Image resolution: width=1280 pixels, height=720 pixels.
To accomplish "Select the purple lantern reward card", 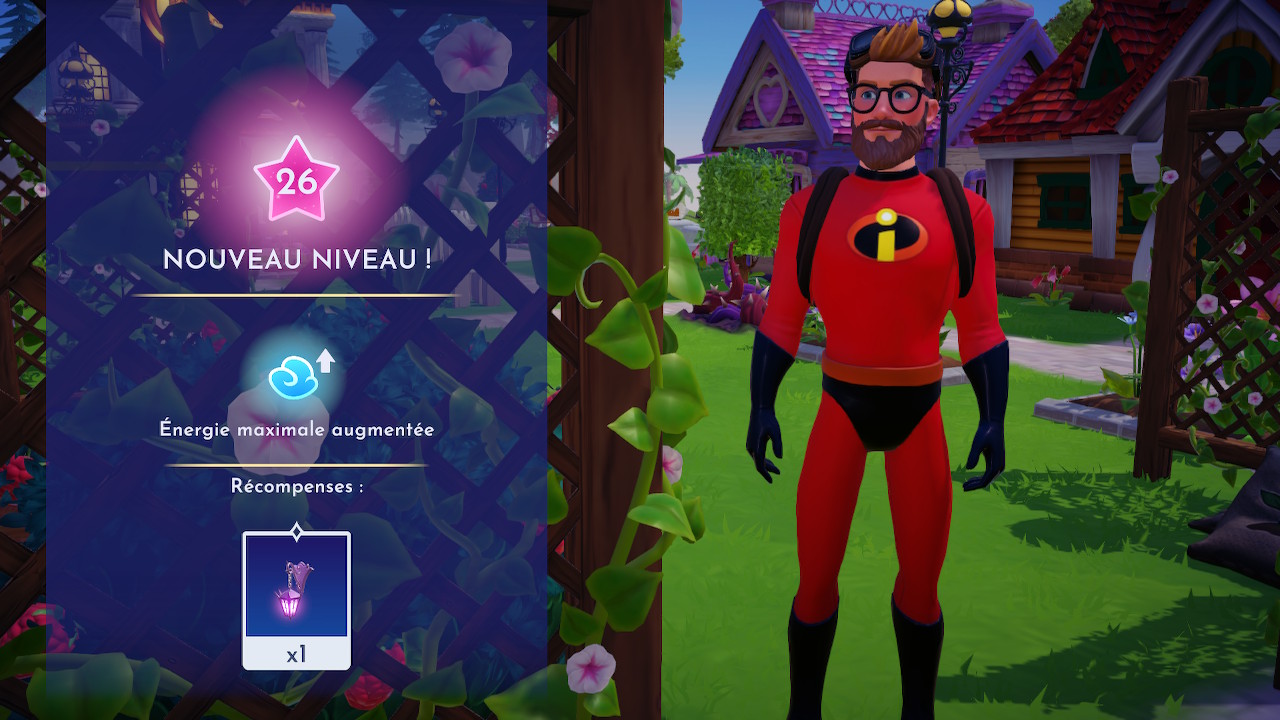I will pos(296,599).
